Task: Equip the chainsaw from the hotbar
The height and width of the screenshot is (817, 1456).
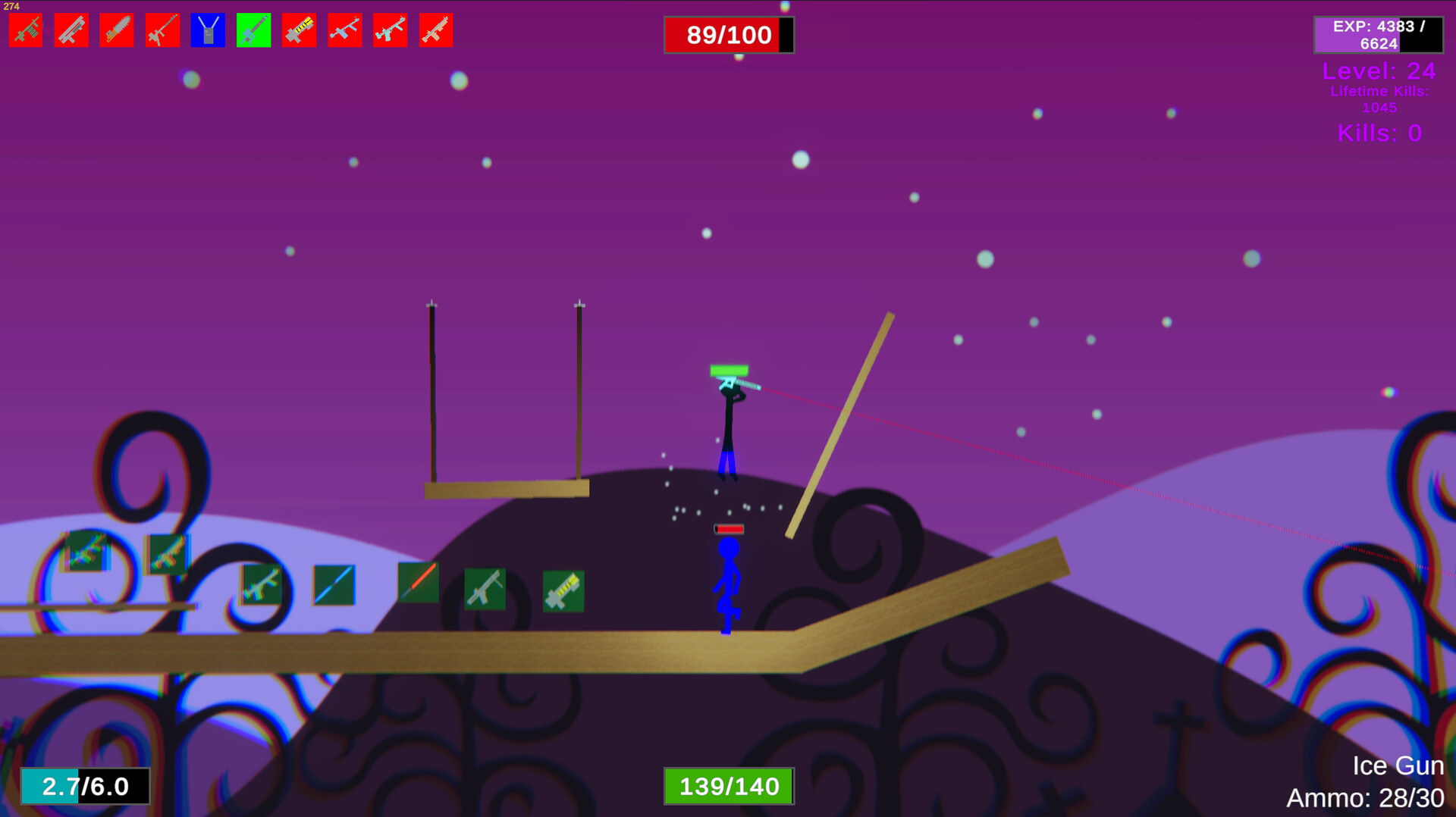Action: 116,30
